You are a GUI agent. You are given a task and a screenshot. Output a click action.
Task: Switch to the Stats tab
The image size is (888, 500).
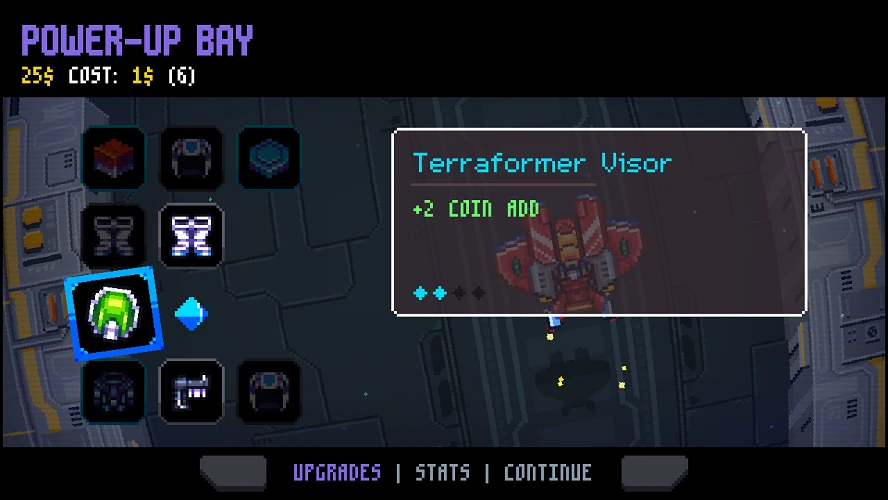tap(442, 473)
